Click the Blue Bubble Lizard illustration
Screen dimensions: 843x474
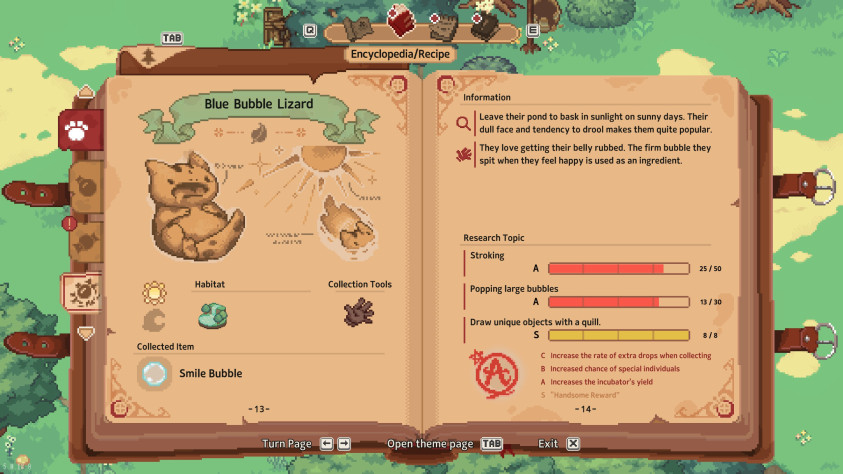[x=193, y=205]
